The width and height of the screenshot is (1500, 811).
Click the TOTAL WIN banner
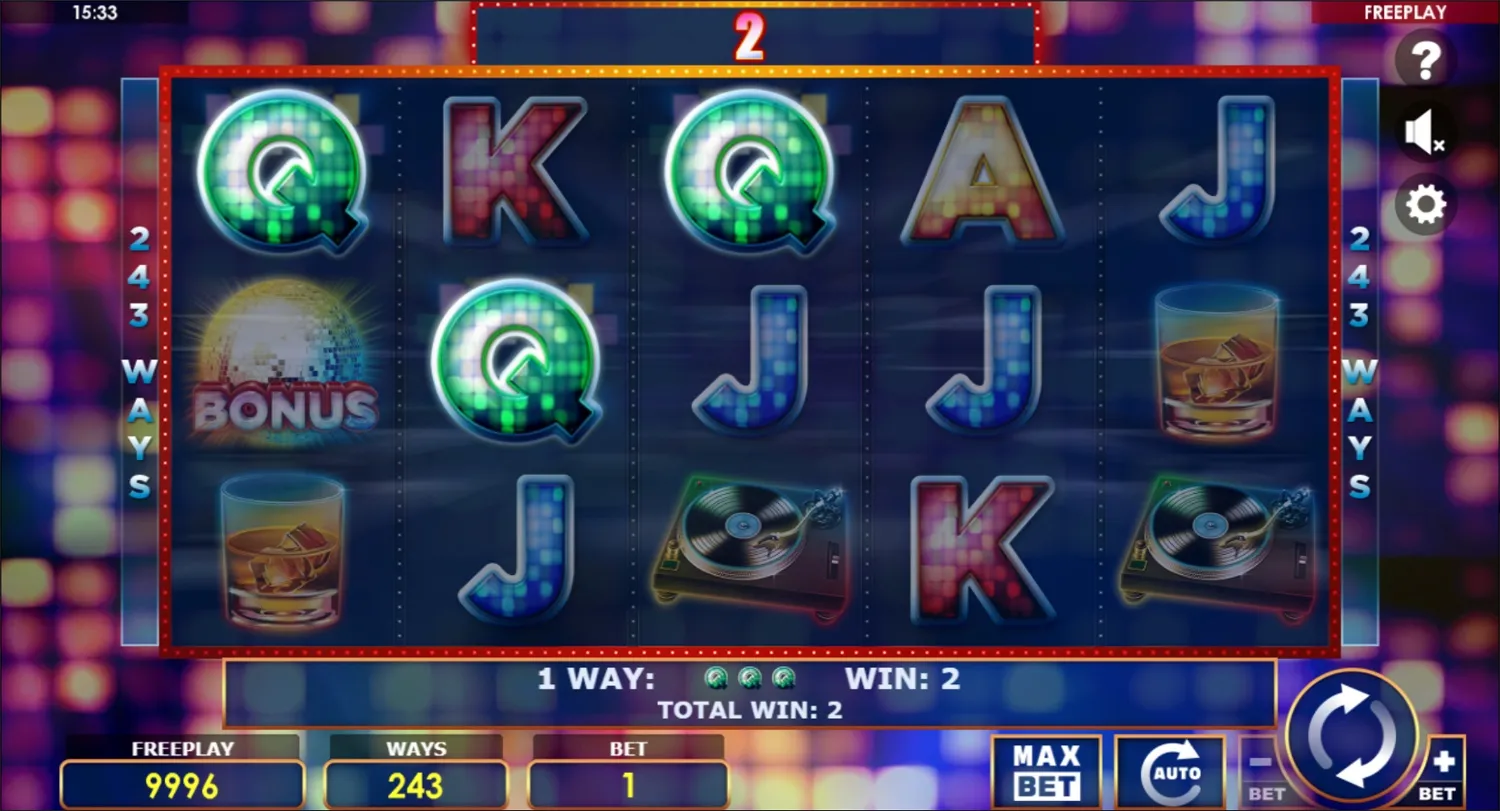(750, 710)
